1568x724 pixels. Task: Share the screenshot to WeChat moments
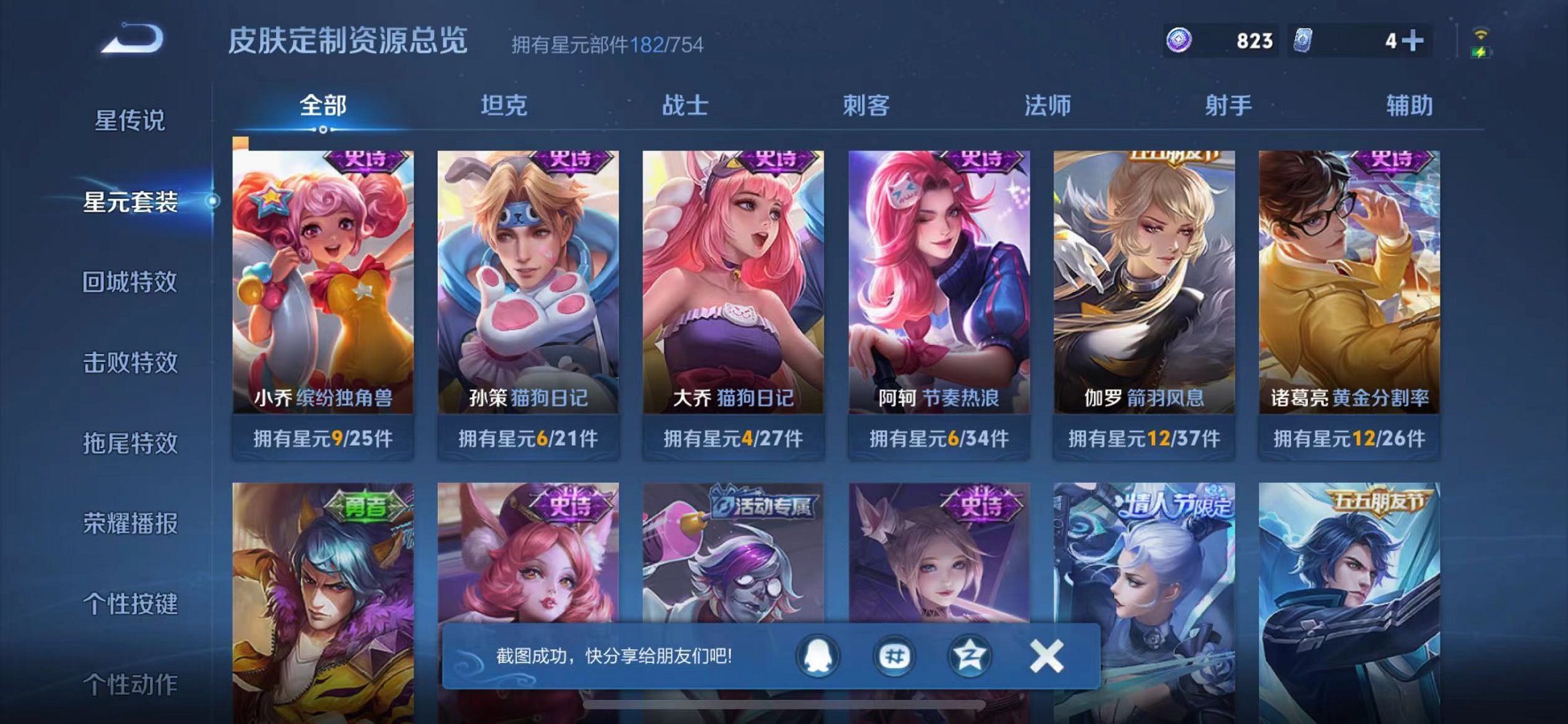[895, 656]
